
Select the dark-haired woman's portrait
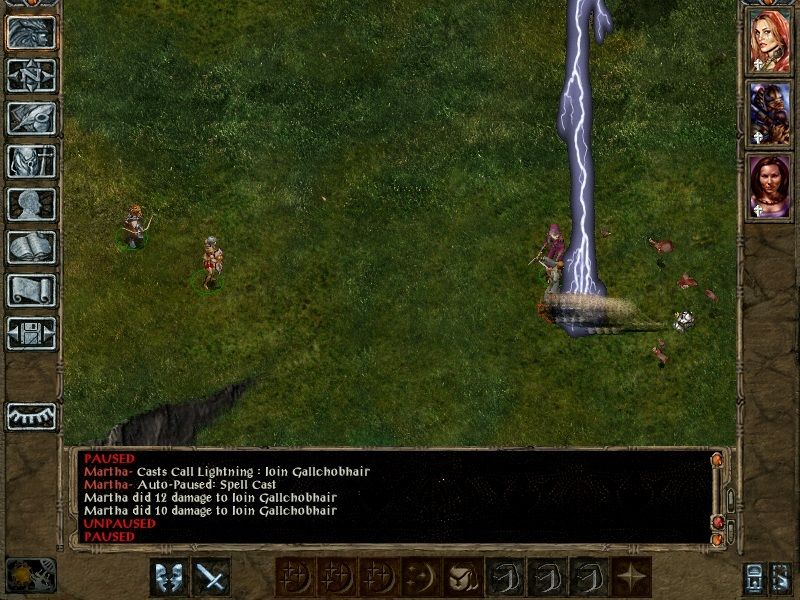click(769, 186)
